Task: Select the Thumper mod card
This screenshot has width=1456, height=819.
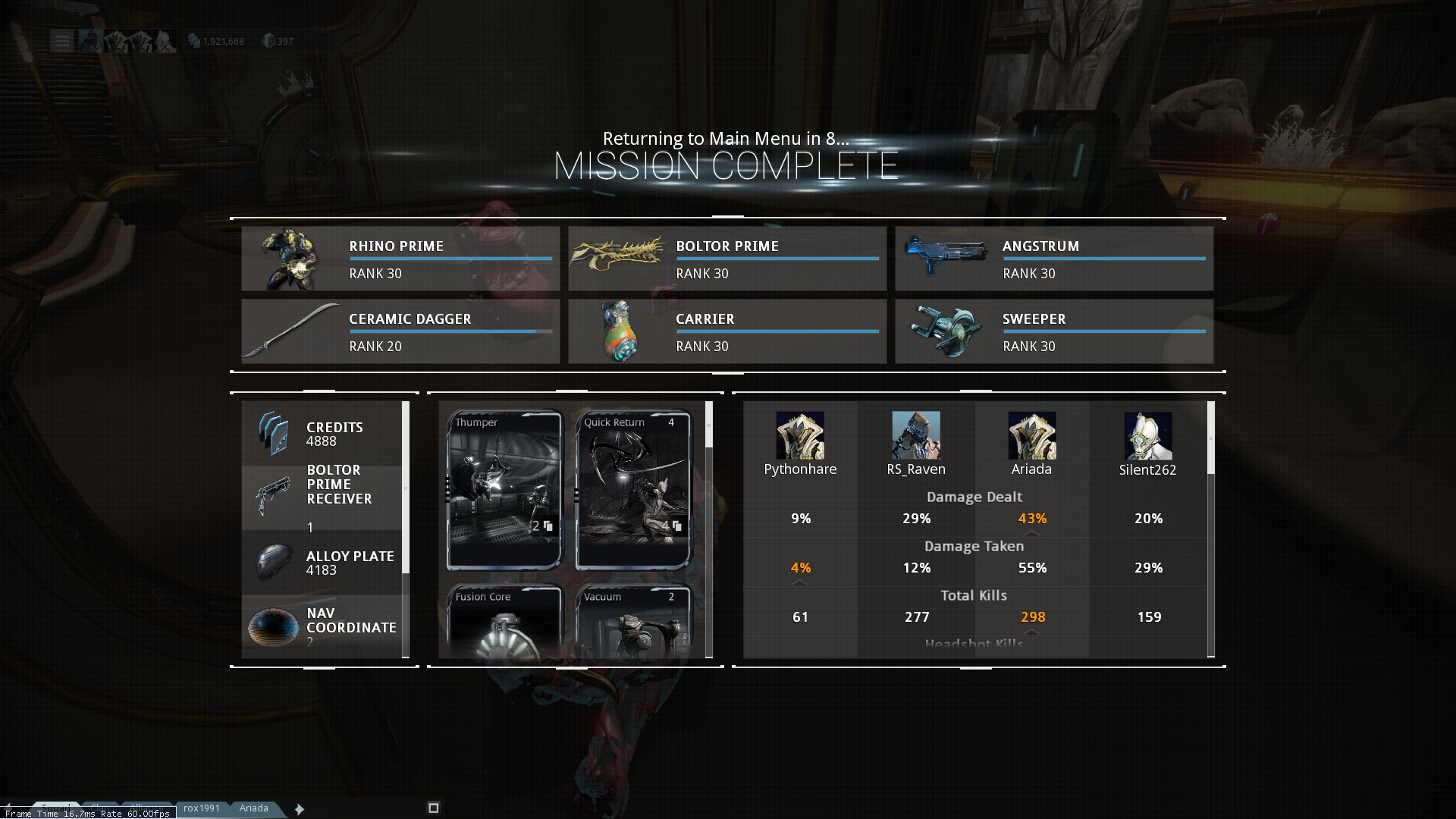Action: [504, 489]
